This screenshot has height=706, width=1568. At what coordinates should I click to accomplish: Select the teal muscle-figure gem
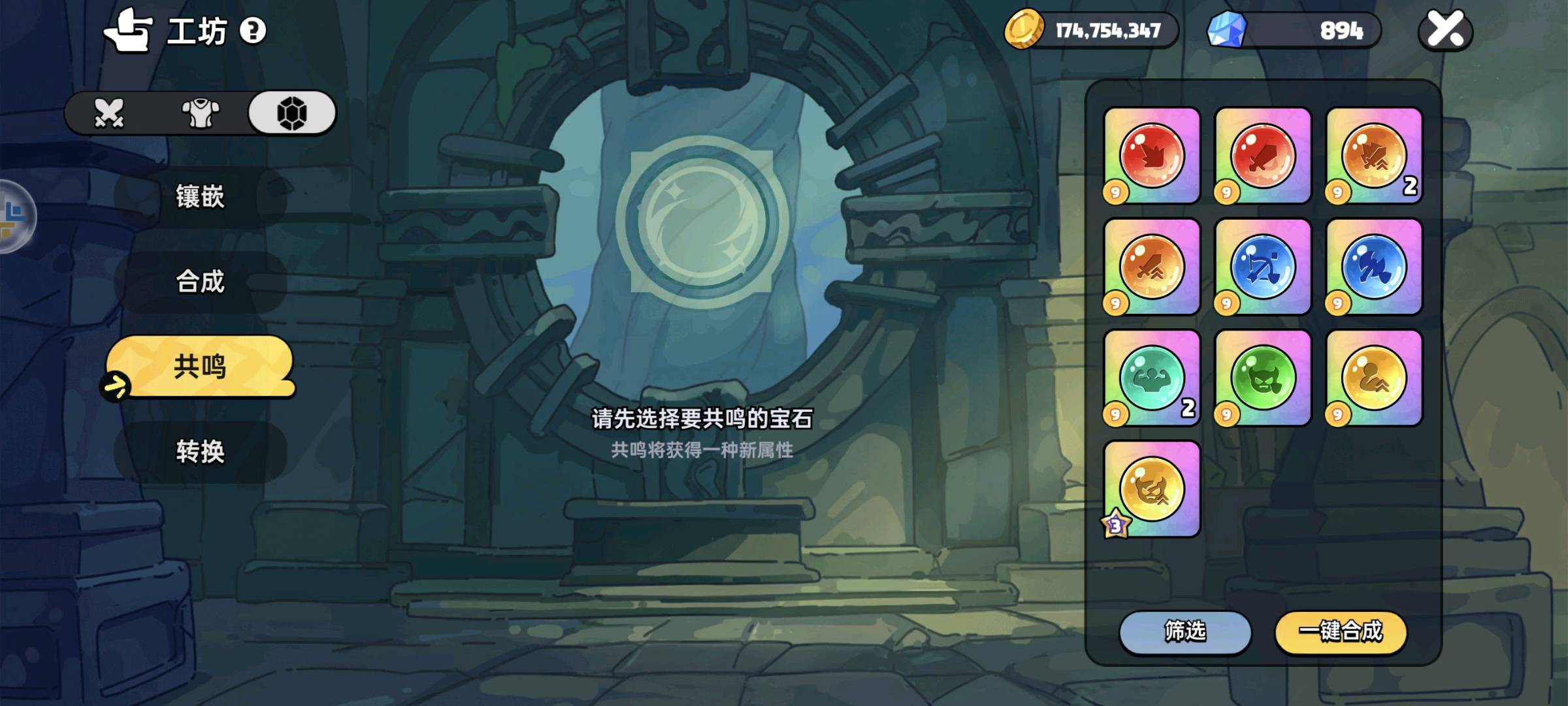click(x=1151, y=378)
